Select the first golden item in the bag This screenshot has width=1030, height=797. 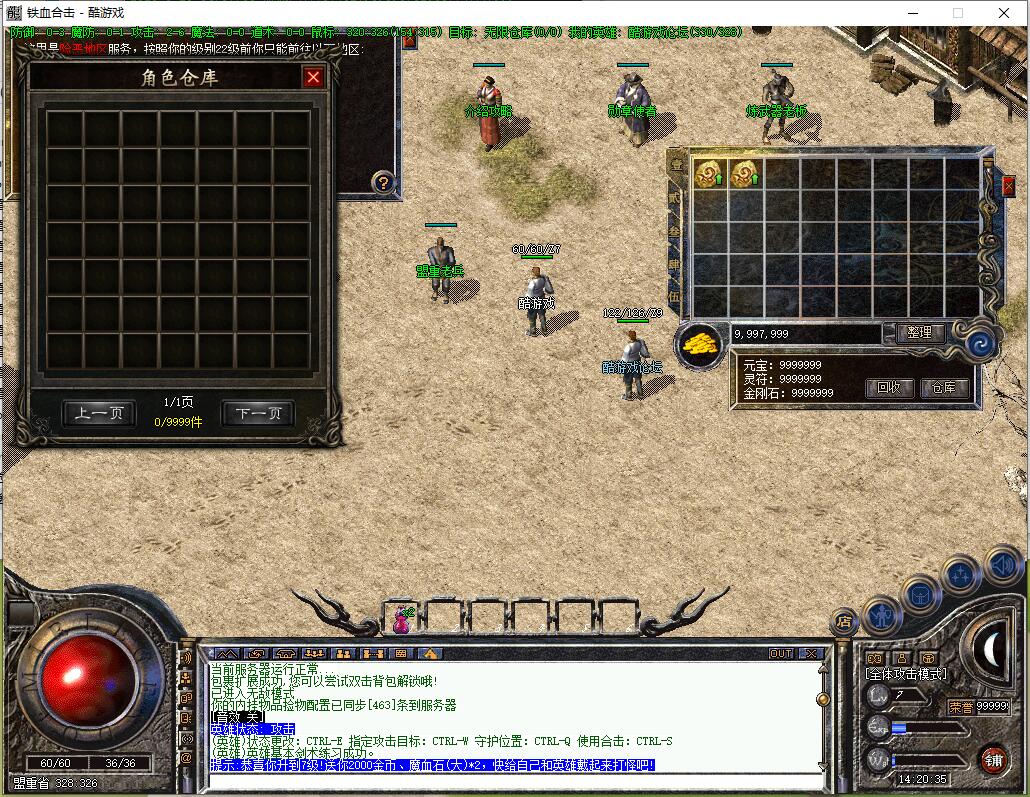(709, 174)
